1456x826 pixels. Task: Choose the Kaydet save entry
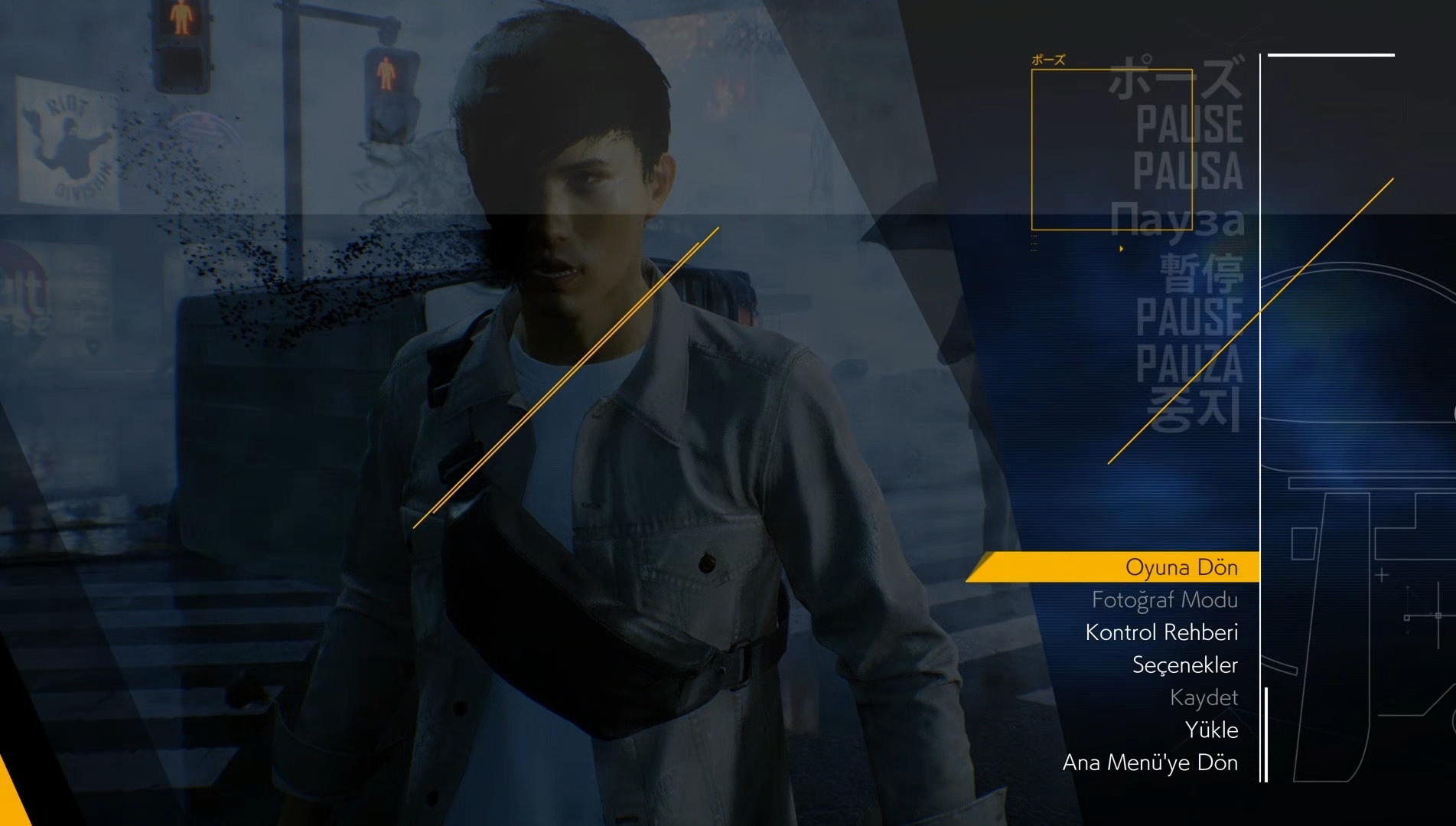tap(1204, 697)
